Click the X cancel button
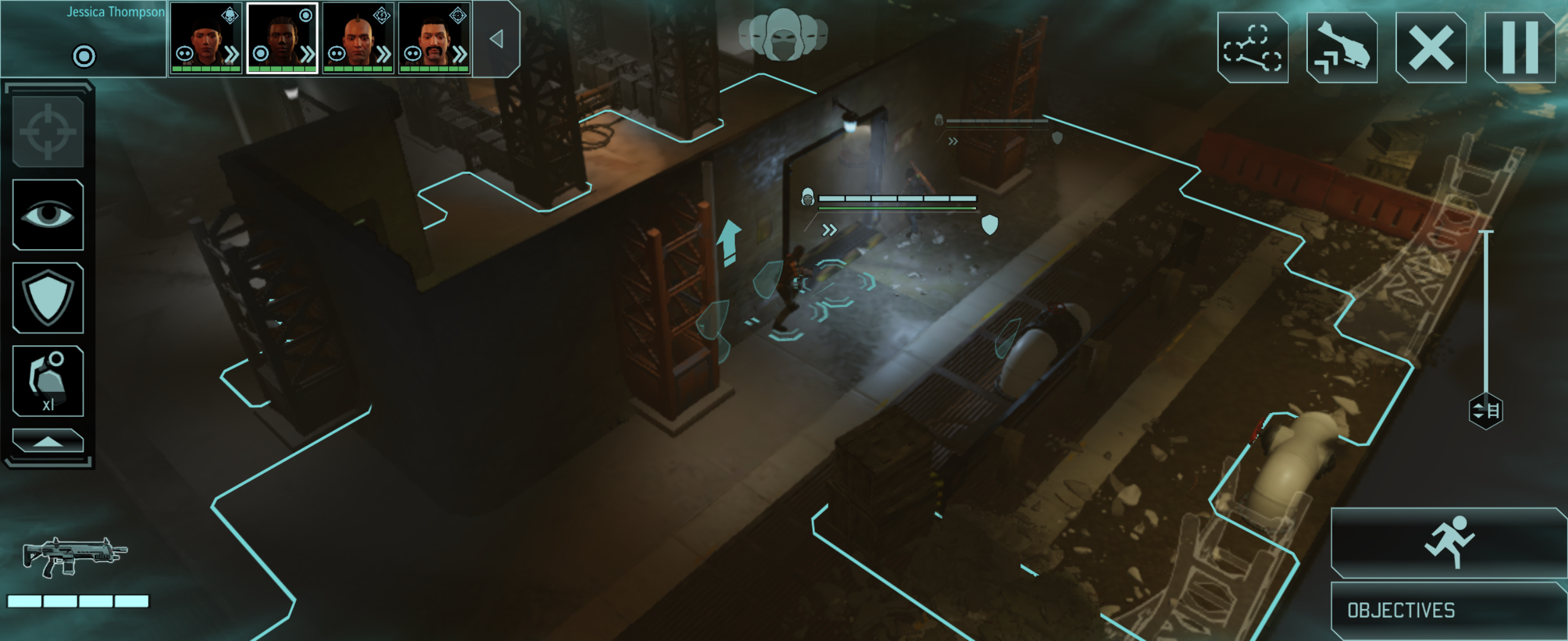The image size is (1568, 641). coord(1430,47)
